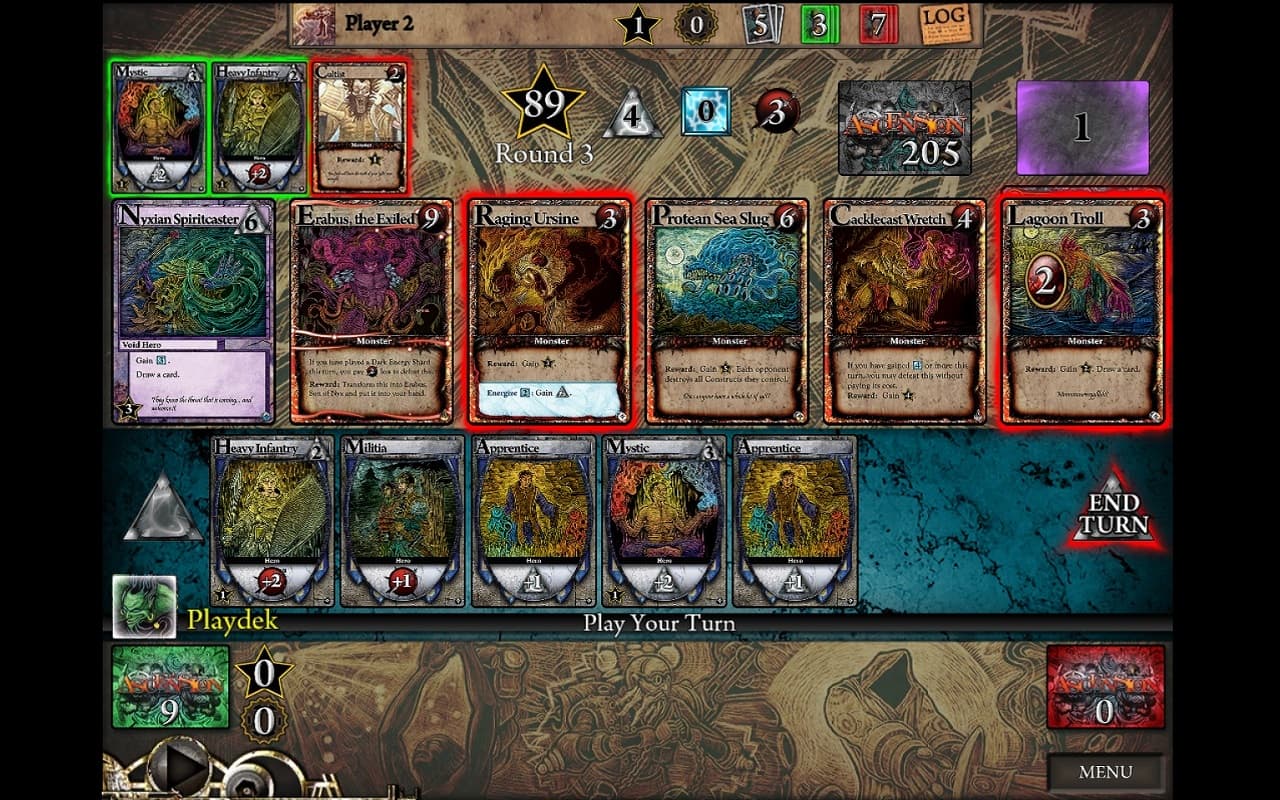Play the large Mystic card in hand

click(x=664, y=521)
